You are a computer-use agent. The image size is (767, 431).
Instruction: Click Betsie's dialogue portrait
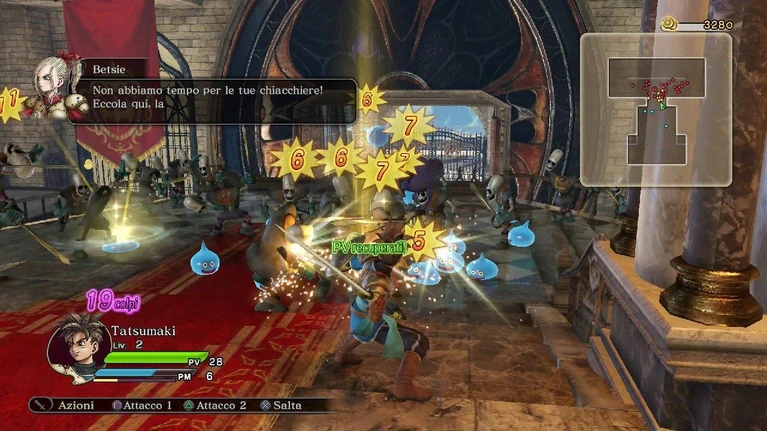[x=52, y=87]
